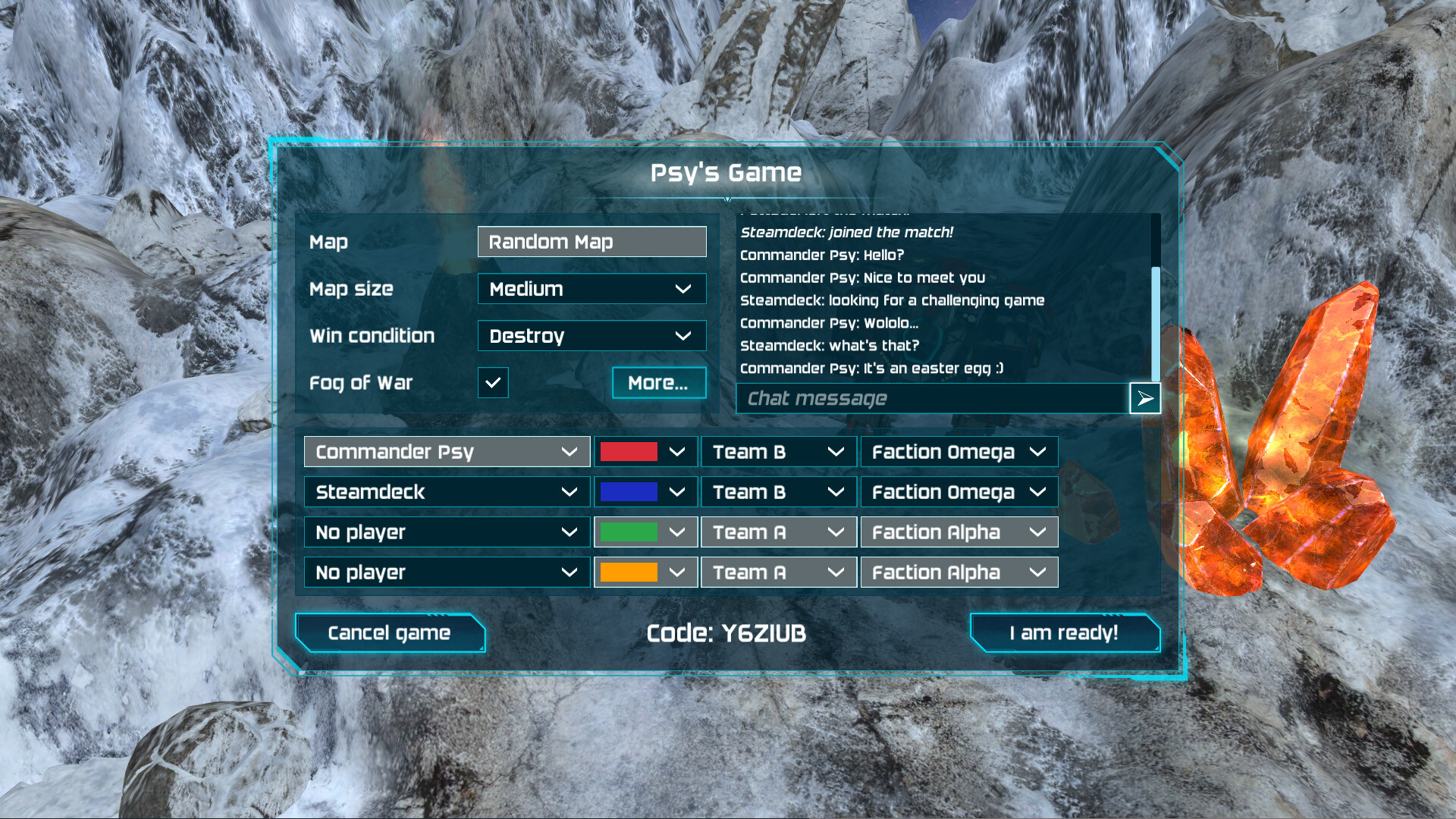1456x819 pixels.
Task: Click the I am ready! button
Action: click(1065, 633)
